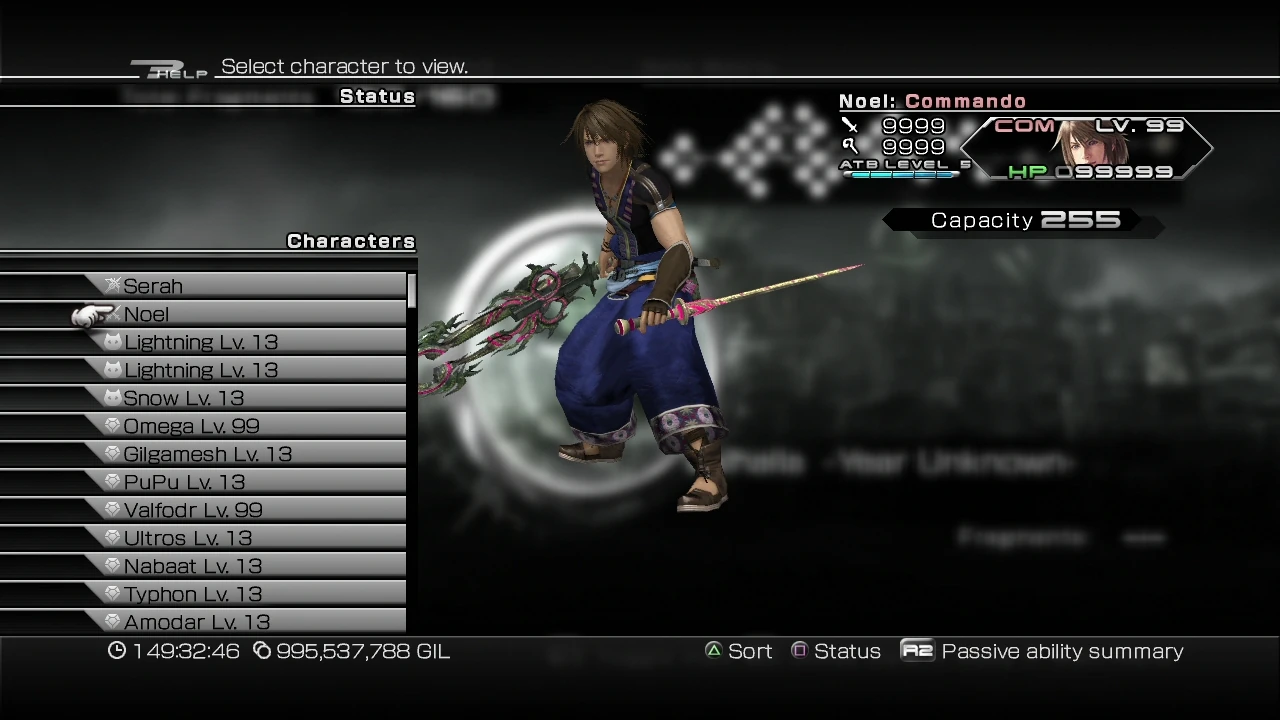Click the clock playtime icon
The image size is (1280, 720).
(116, 651)
